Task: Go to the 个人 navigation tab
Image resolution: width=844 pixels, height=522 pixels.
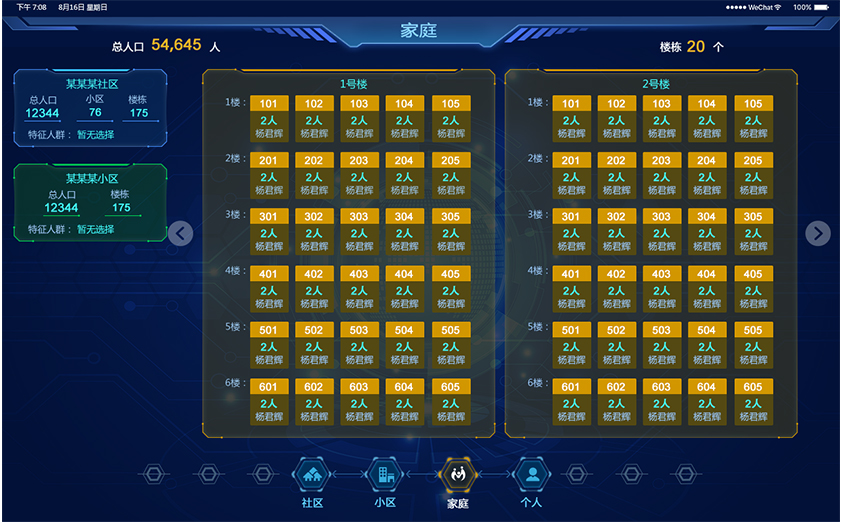Action: click(533, 476)
